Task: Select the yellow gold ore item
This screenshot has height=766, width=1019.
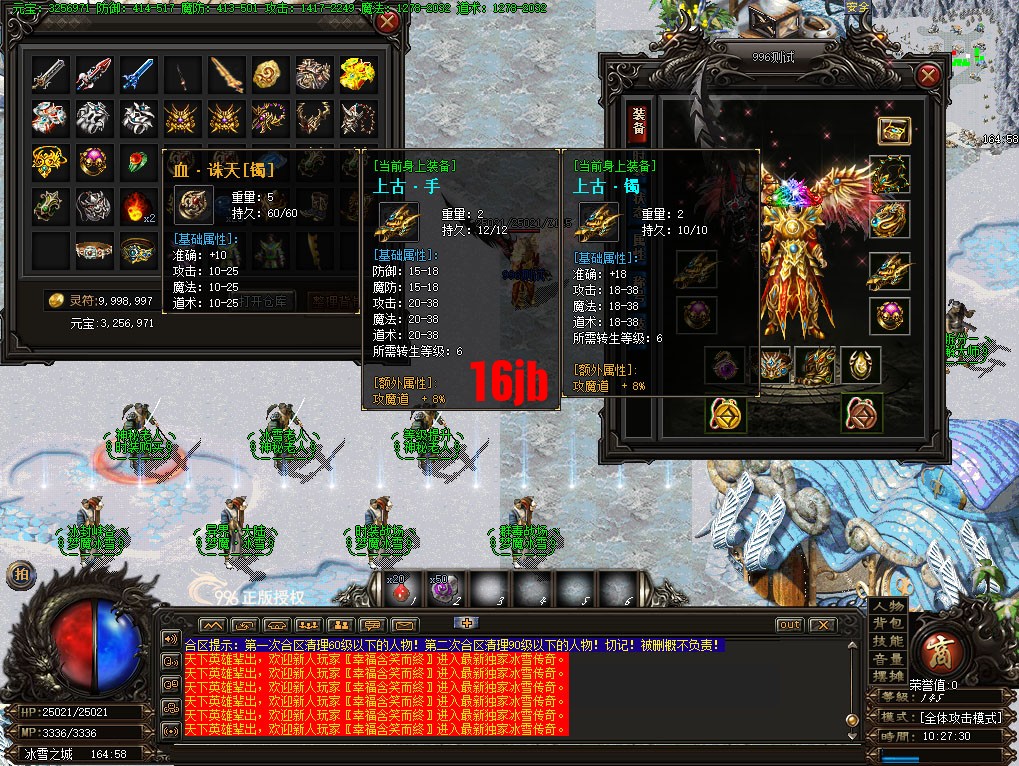Action: click(x=269, y=73)
